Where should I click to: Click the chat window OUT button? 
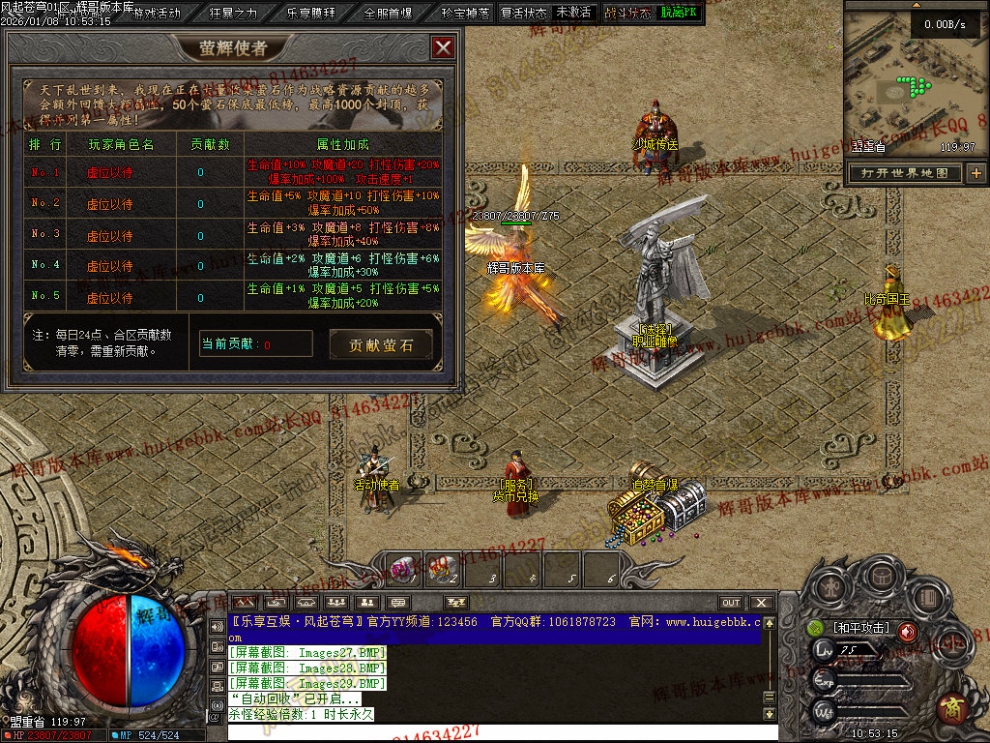(x=731, y=603)
